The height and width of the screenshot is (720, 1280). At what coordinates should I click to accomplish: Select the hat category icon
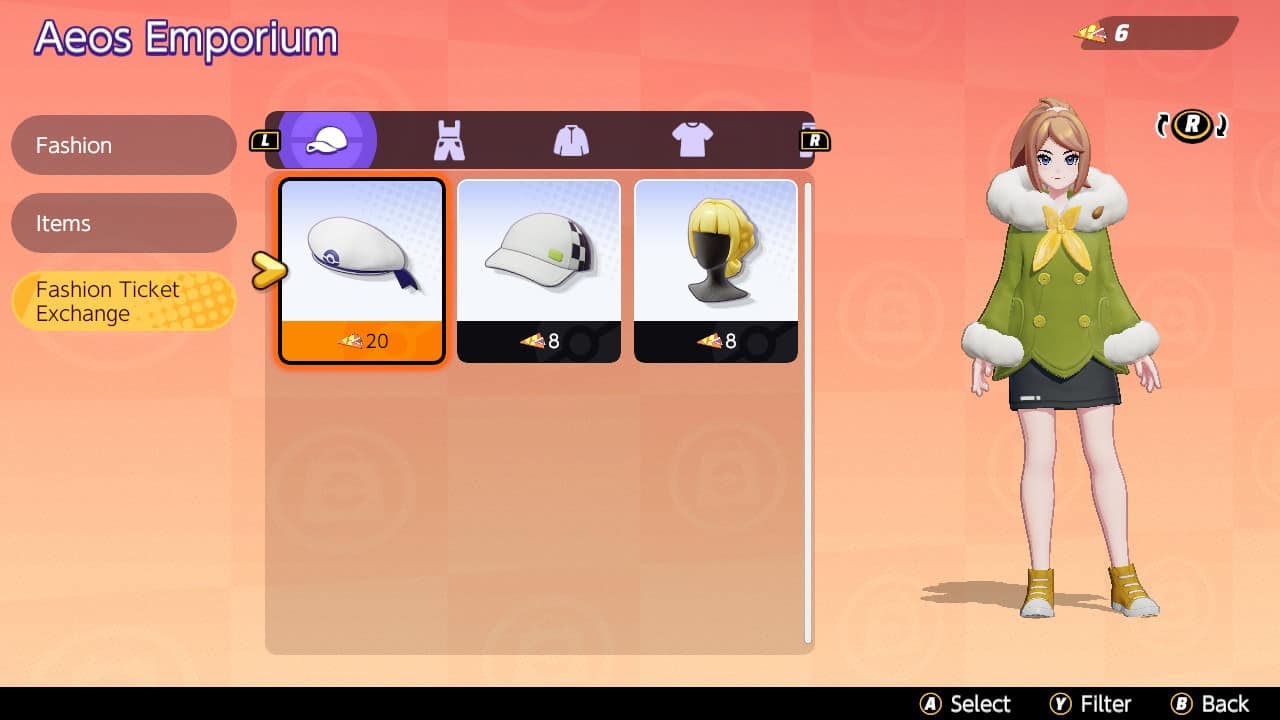[x=328, y=139]
